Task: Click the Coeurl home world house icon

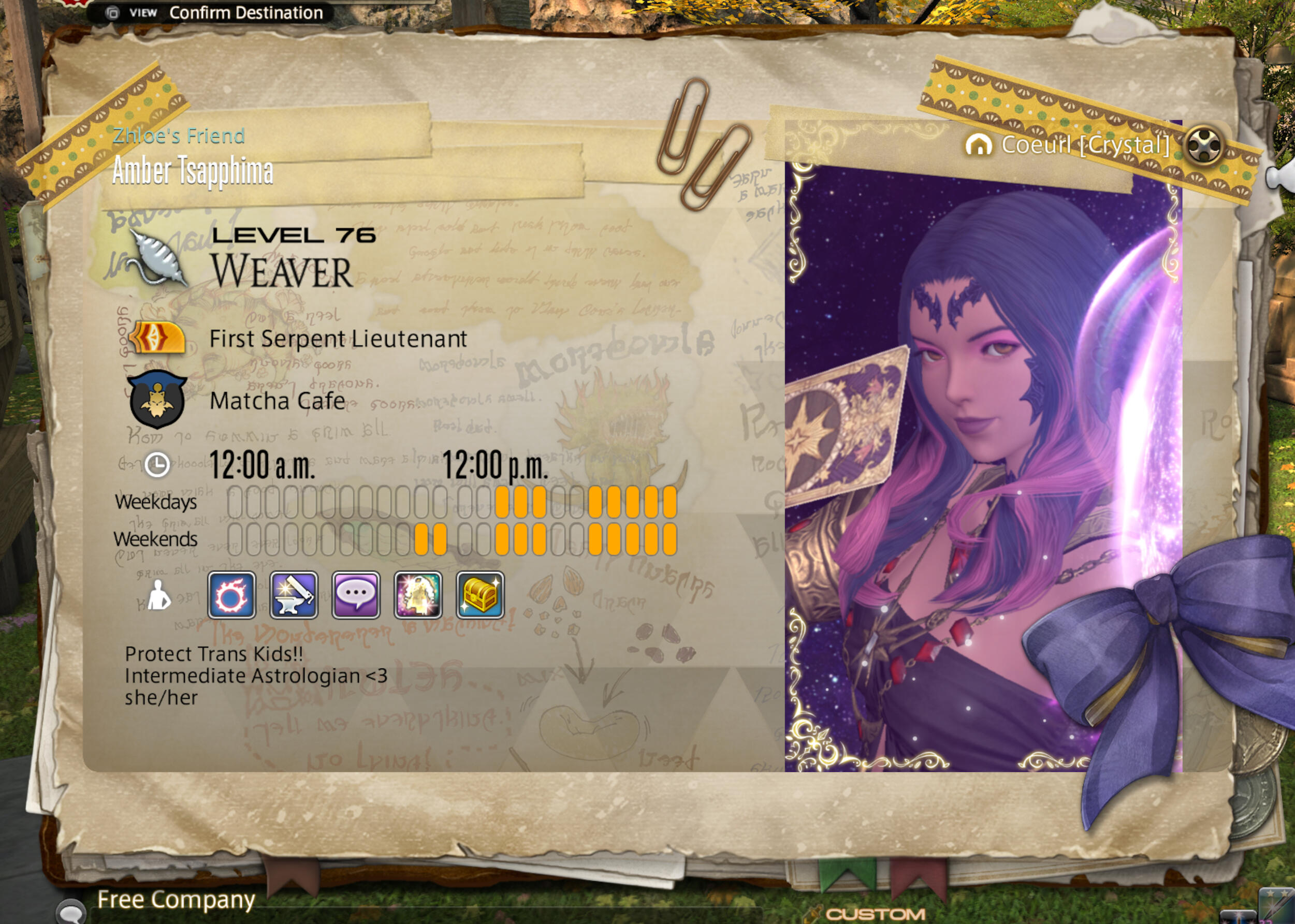Action: 979,145
